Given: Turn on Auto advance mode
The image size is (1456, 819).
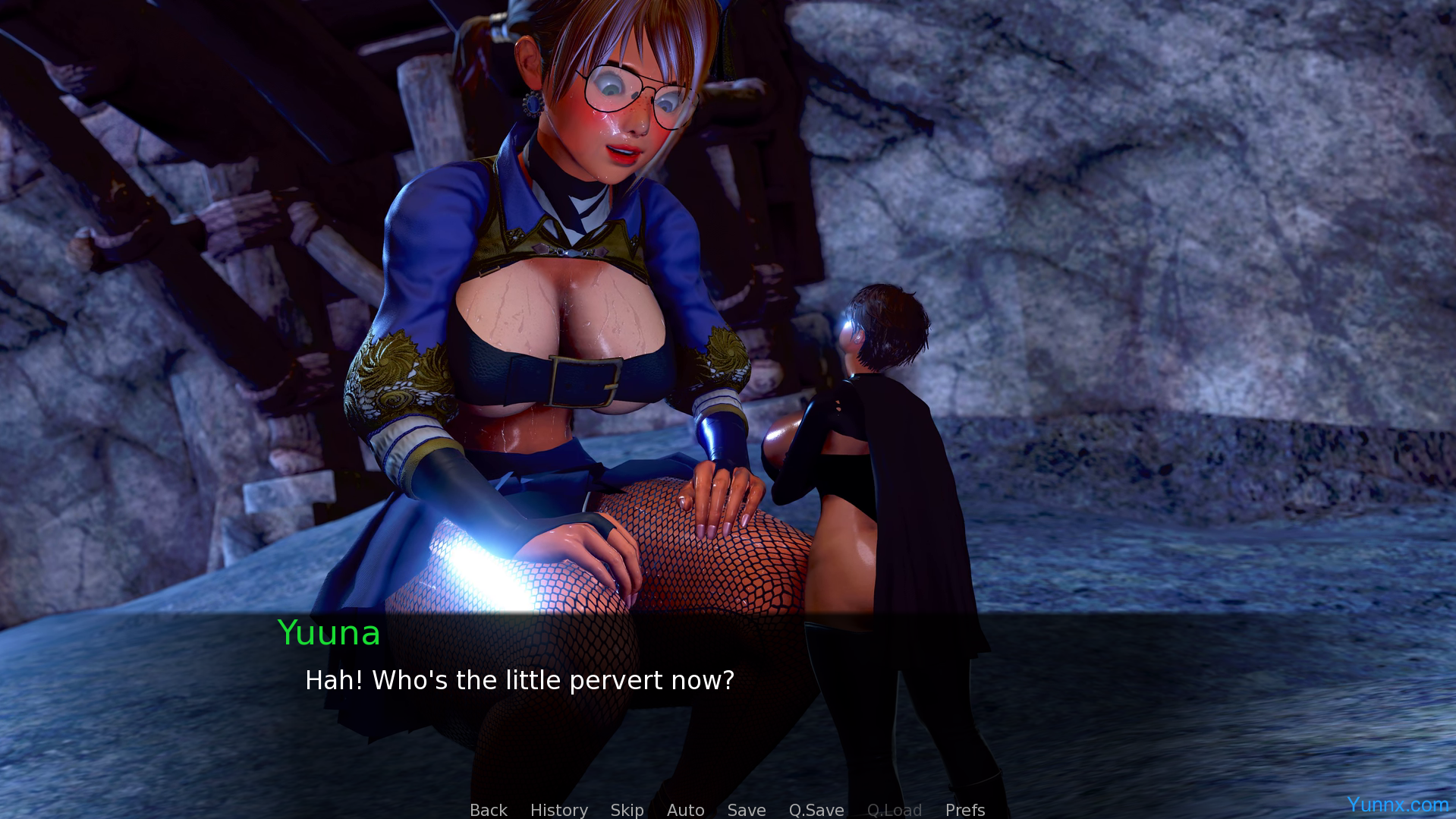Looking at the screenshot, I should click(685, 810).
